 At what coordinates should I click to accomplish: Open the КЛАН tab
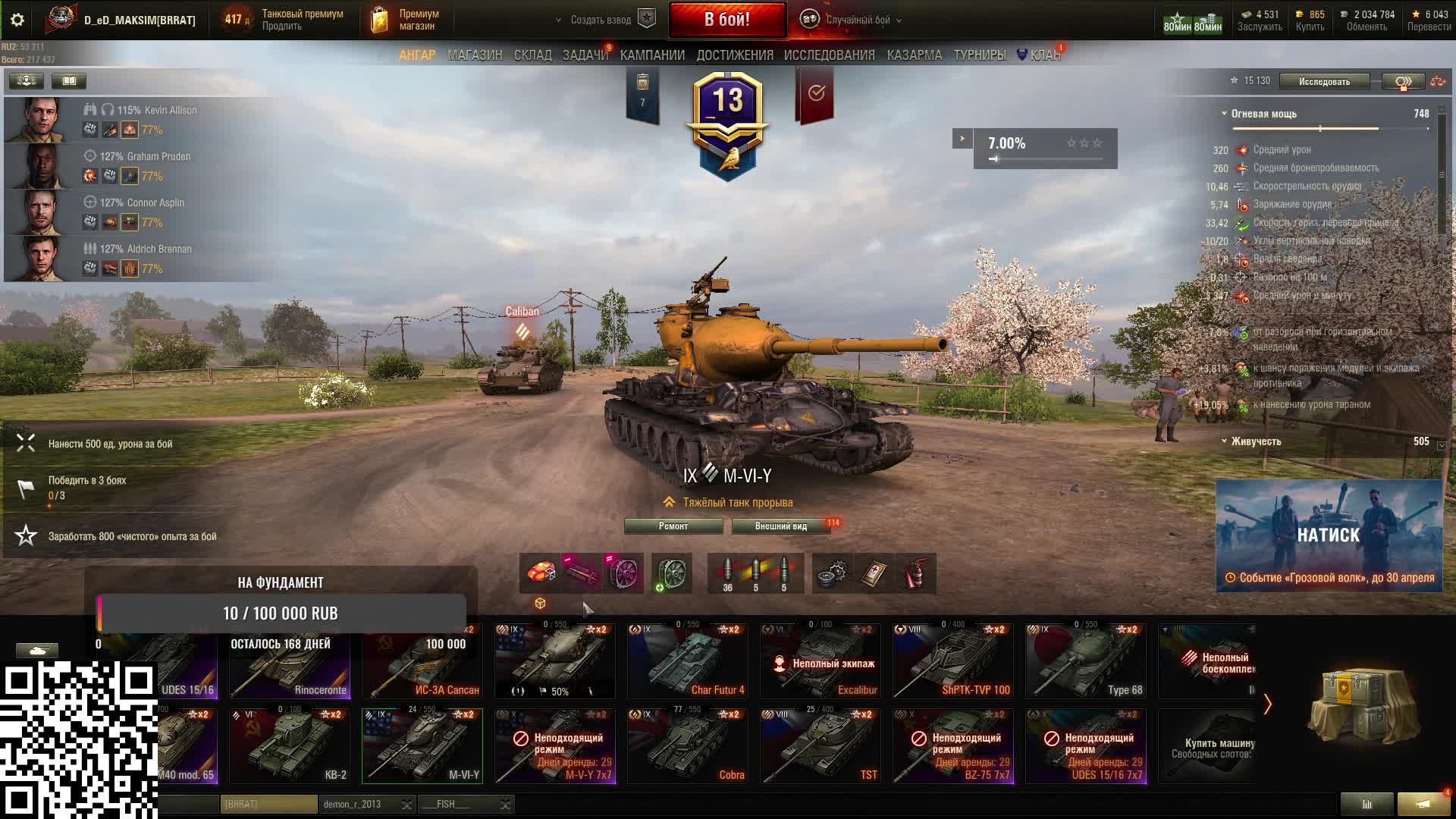click(1044, 55)
